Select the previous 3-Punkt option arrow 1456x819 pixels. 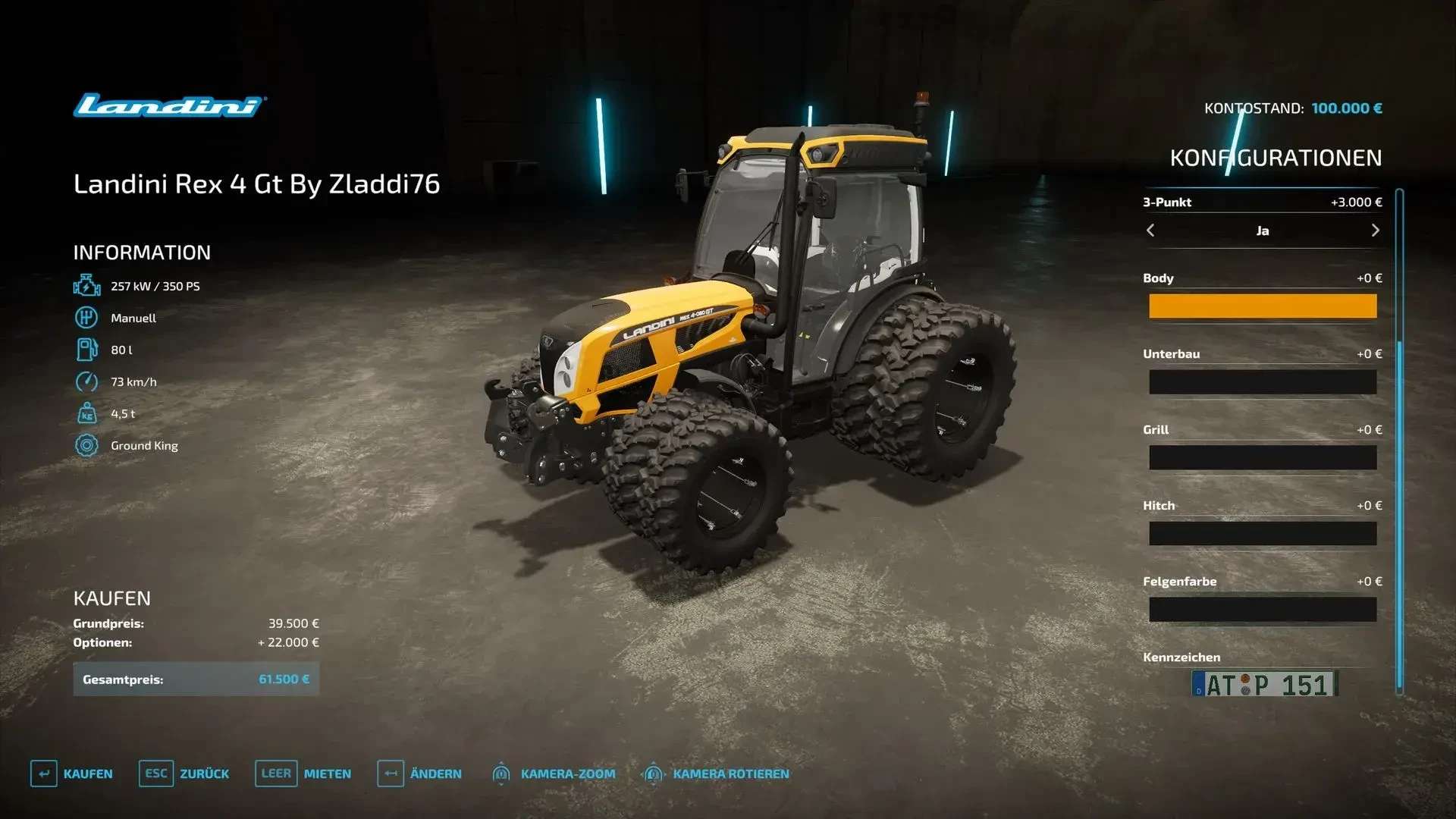click(x=1150, y=231)
